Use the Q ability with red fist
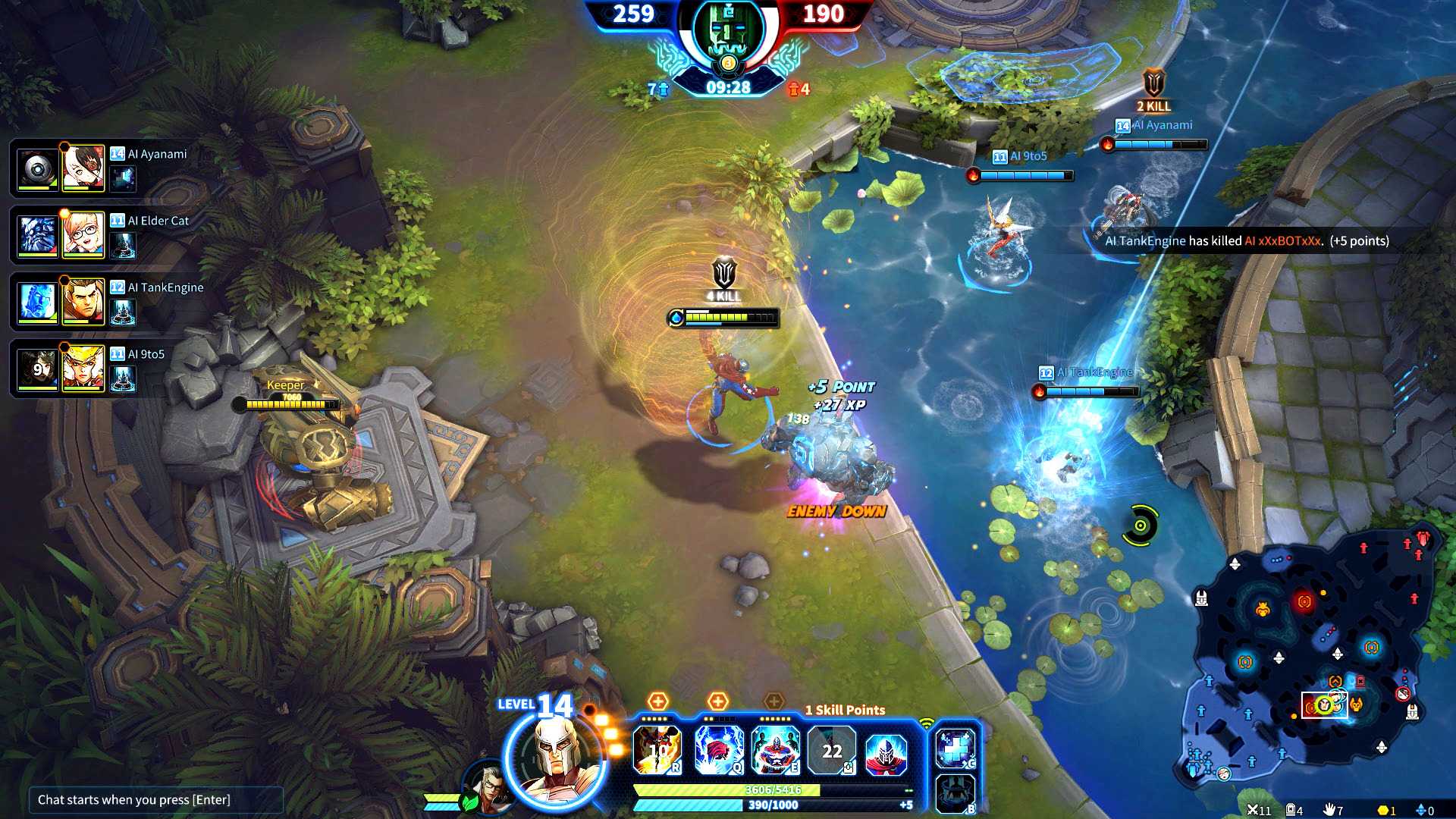This screenshot has width=1456, height=819. pos(719,750)
